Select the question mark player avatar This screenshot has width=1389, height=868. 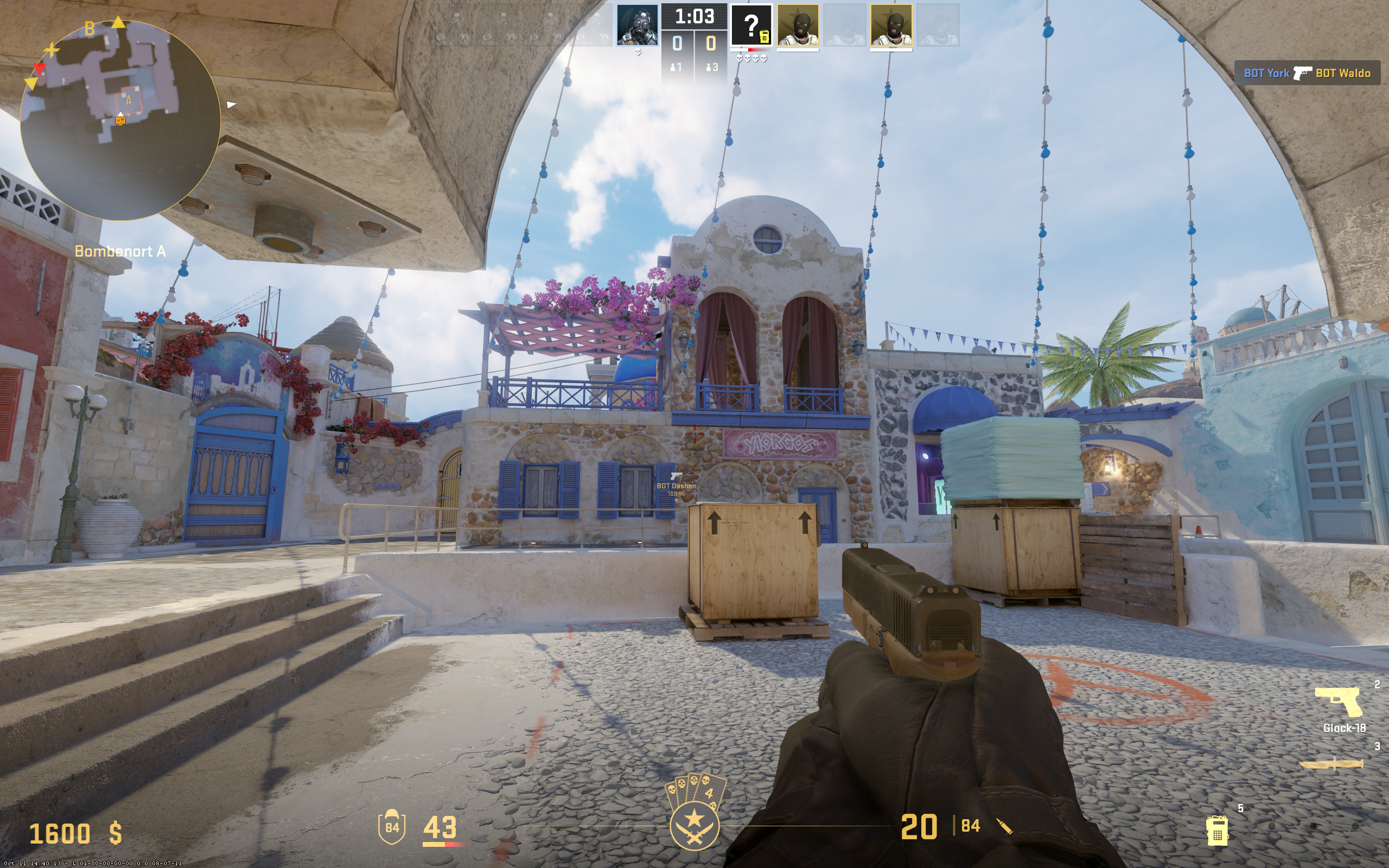751,25
